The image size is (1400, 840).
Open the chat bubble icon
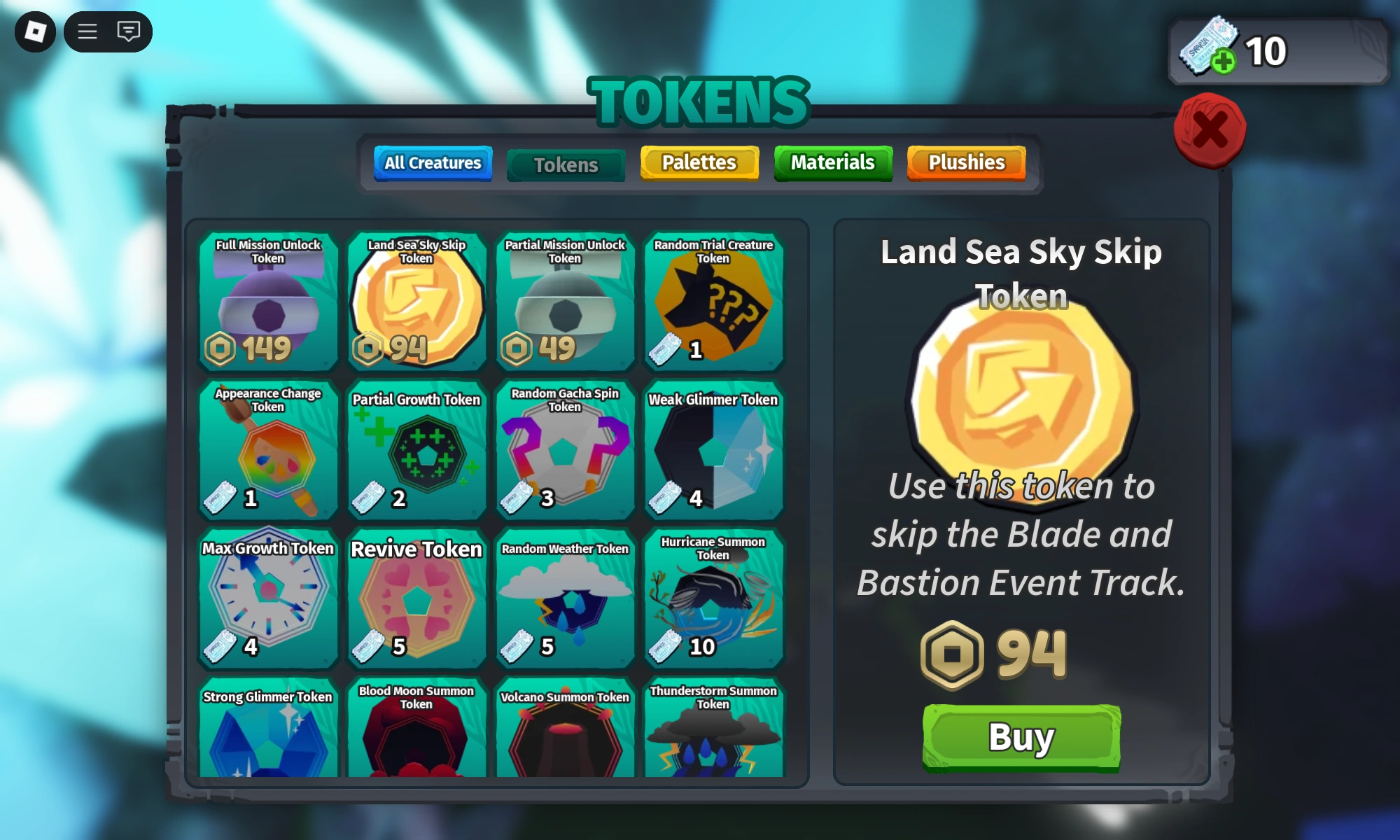pos(128,31)
